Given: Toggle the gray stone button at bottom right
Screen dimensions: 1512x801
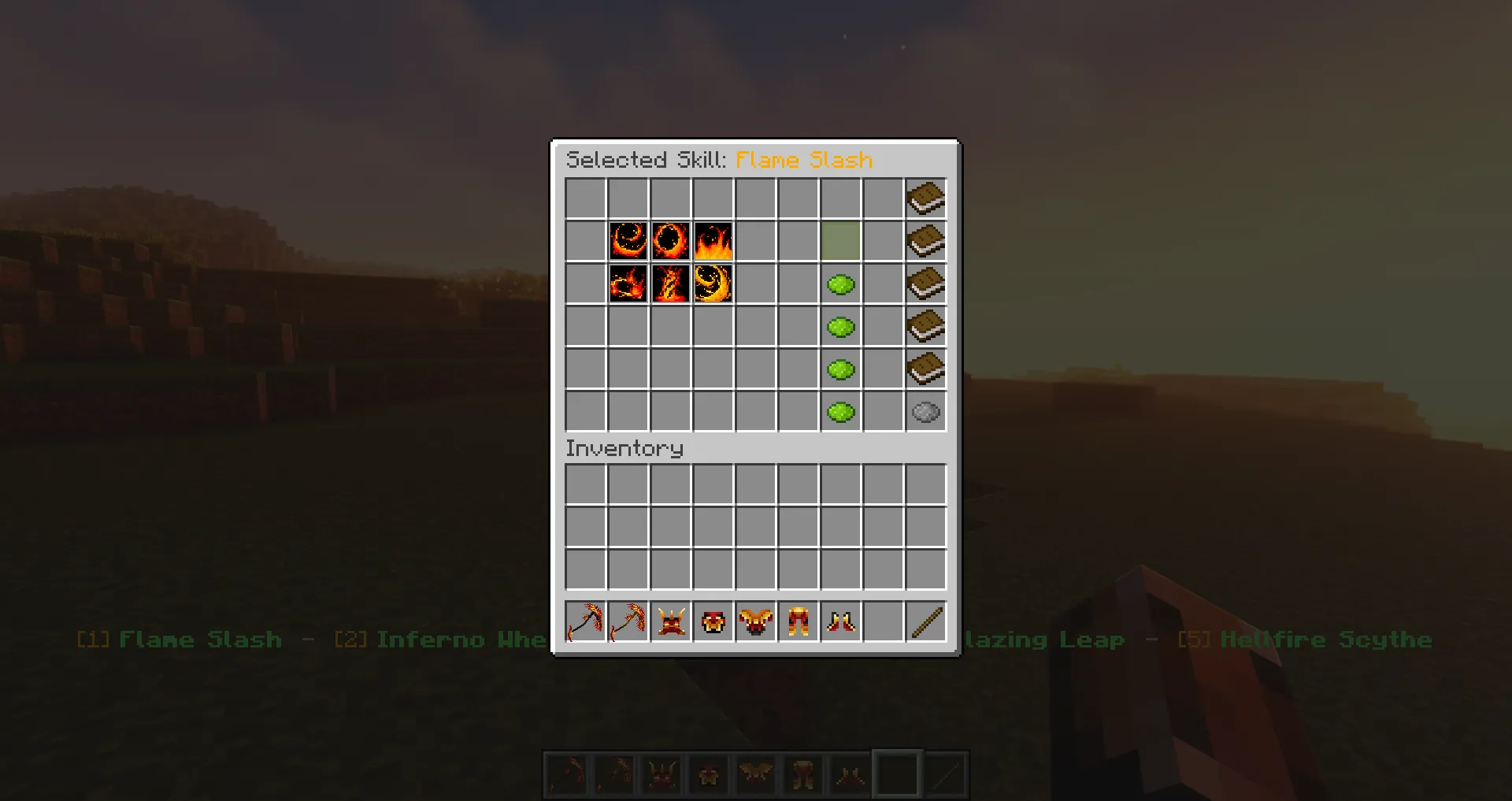Looking at the screenshot, I should pos(925,411).
